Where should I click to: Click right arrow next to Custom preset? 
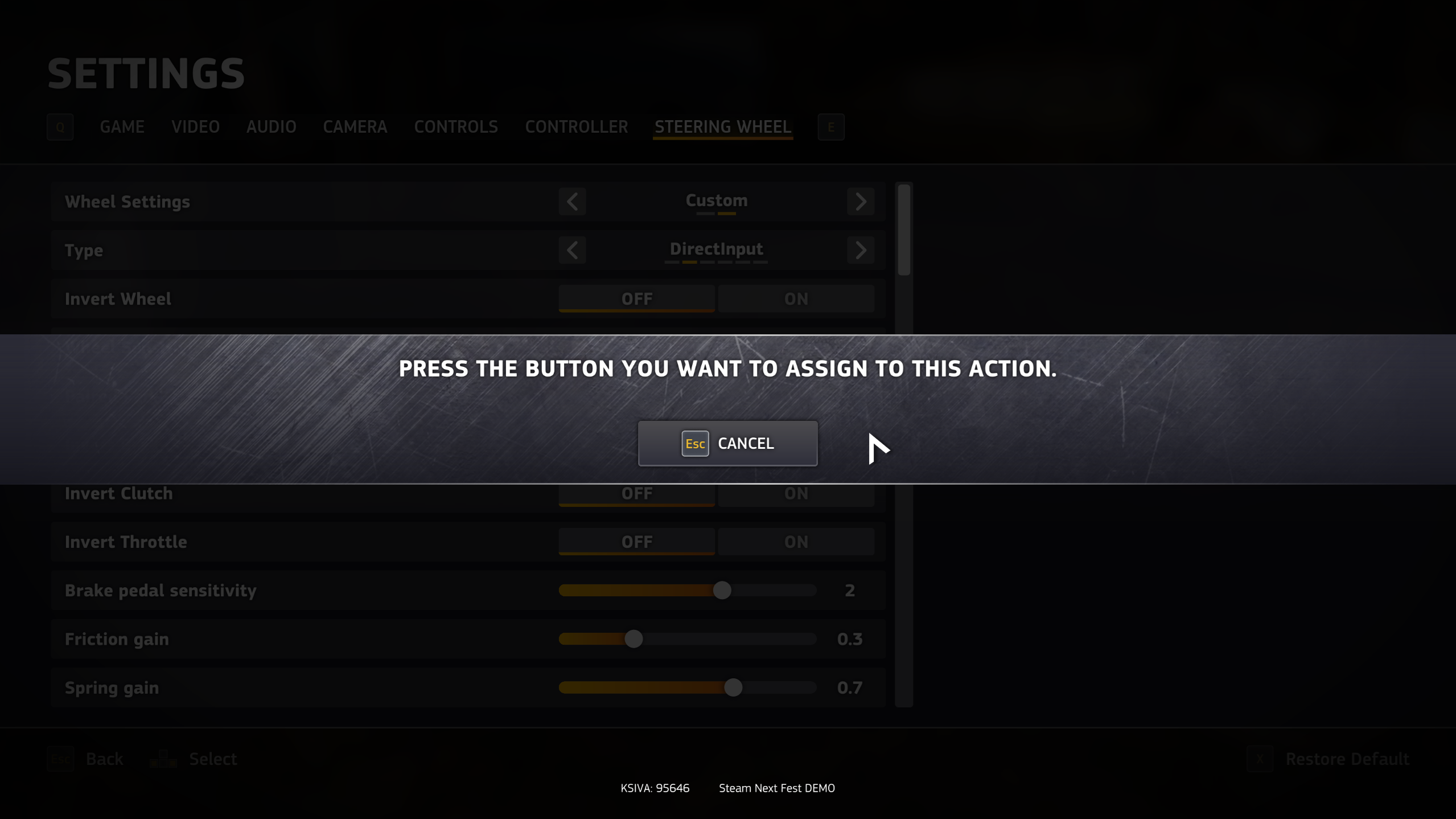tap(861, 201)
